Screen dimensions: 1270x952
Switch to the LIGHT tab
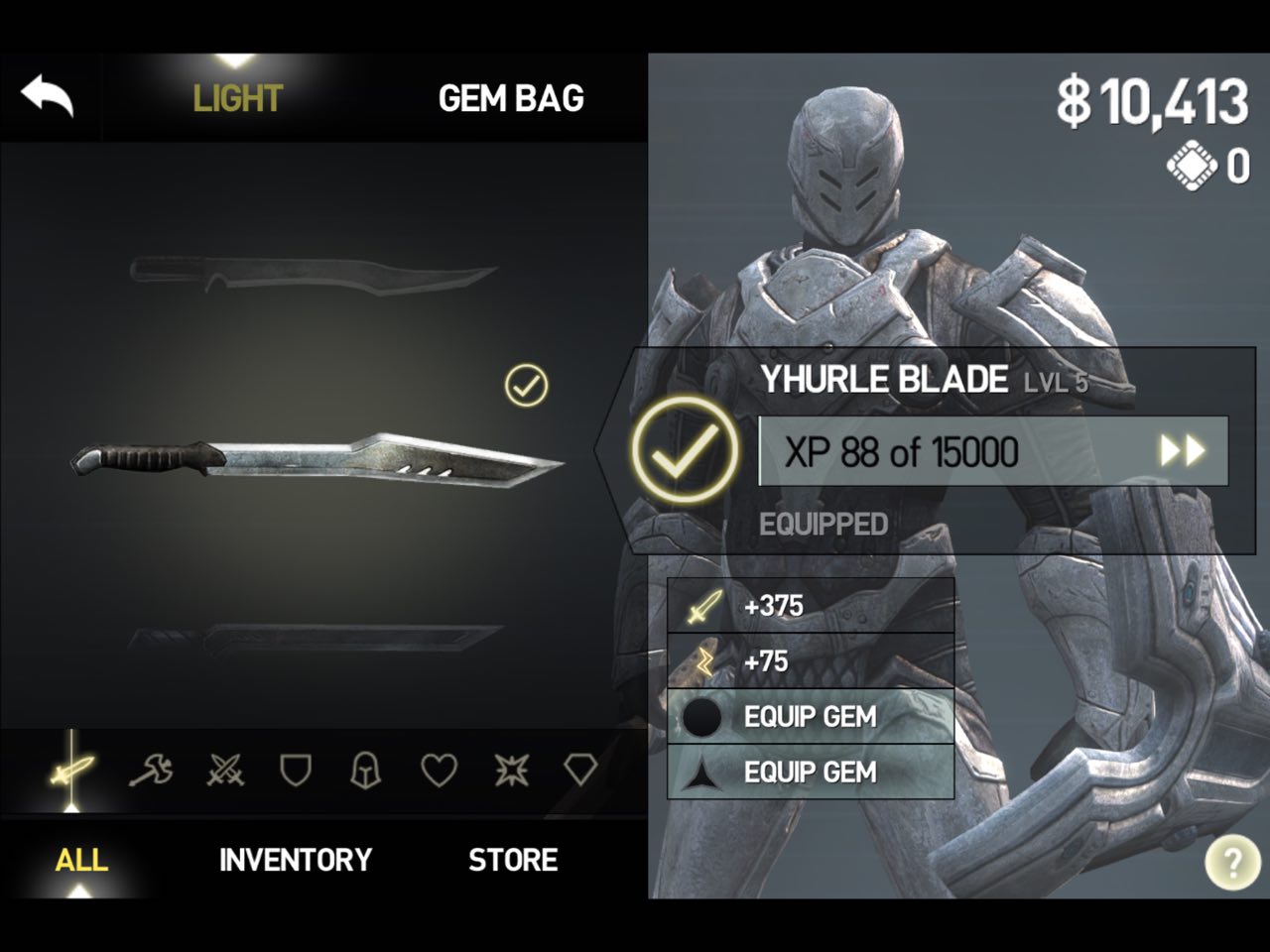coord(238,98)
